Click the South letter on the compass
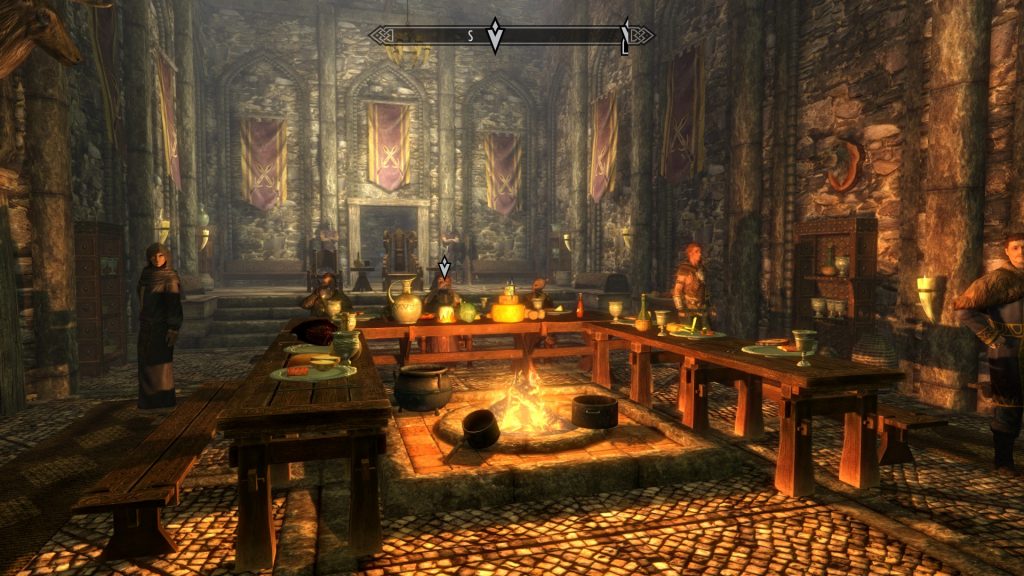The width and height of the screenshot is (1024, 576). click(470, 35)
